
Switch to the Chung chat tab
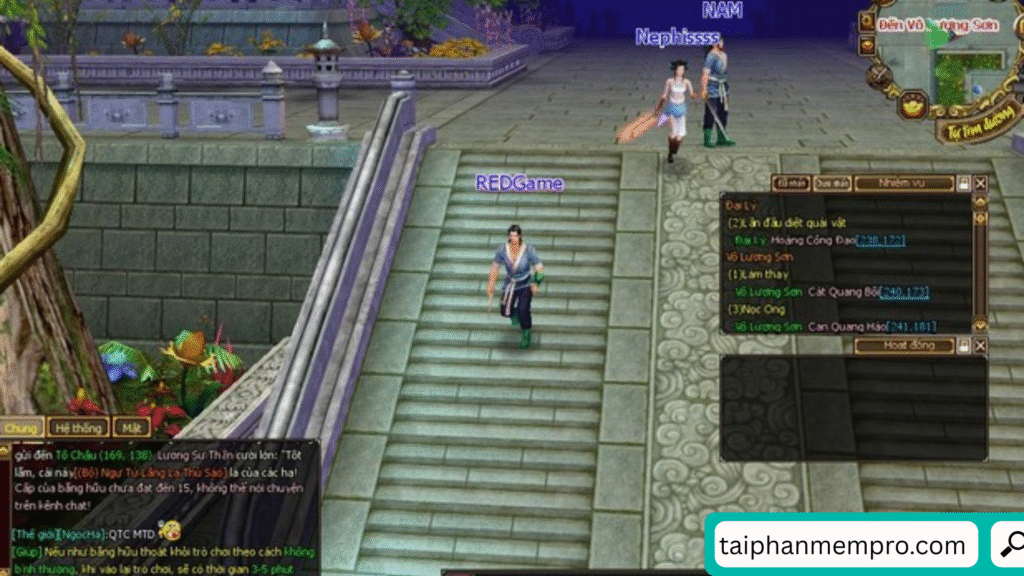pyautogui.click(x=21, y=428)
